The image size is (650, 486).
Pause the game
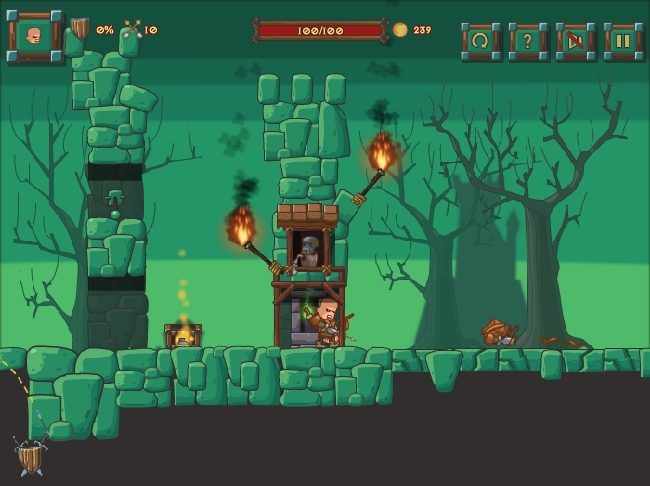pos(622,41)
